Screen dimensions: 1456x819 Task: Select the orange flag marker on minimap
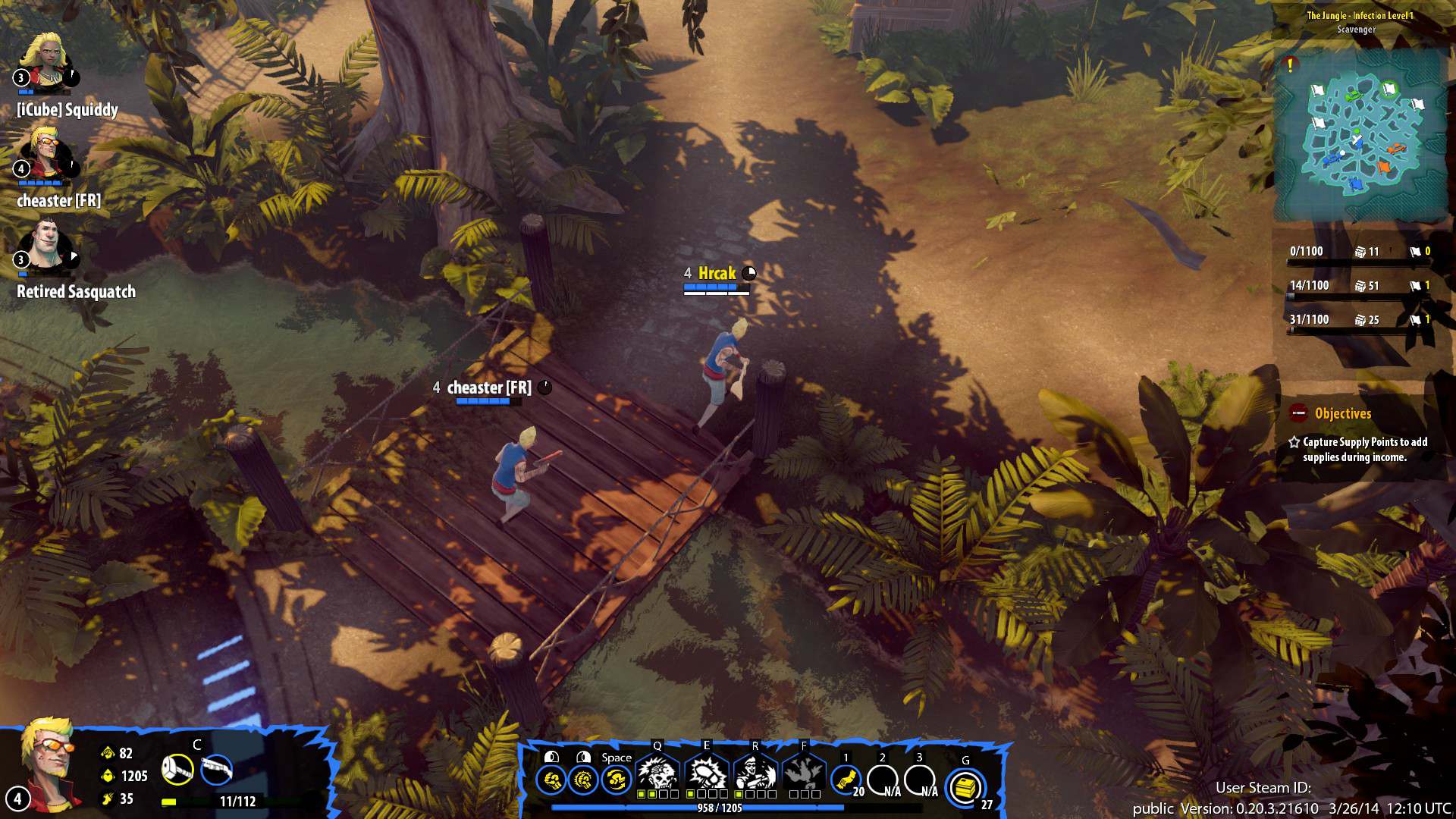[1384, 166]
